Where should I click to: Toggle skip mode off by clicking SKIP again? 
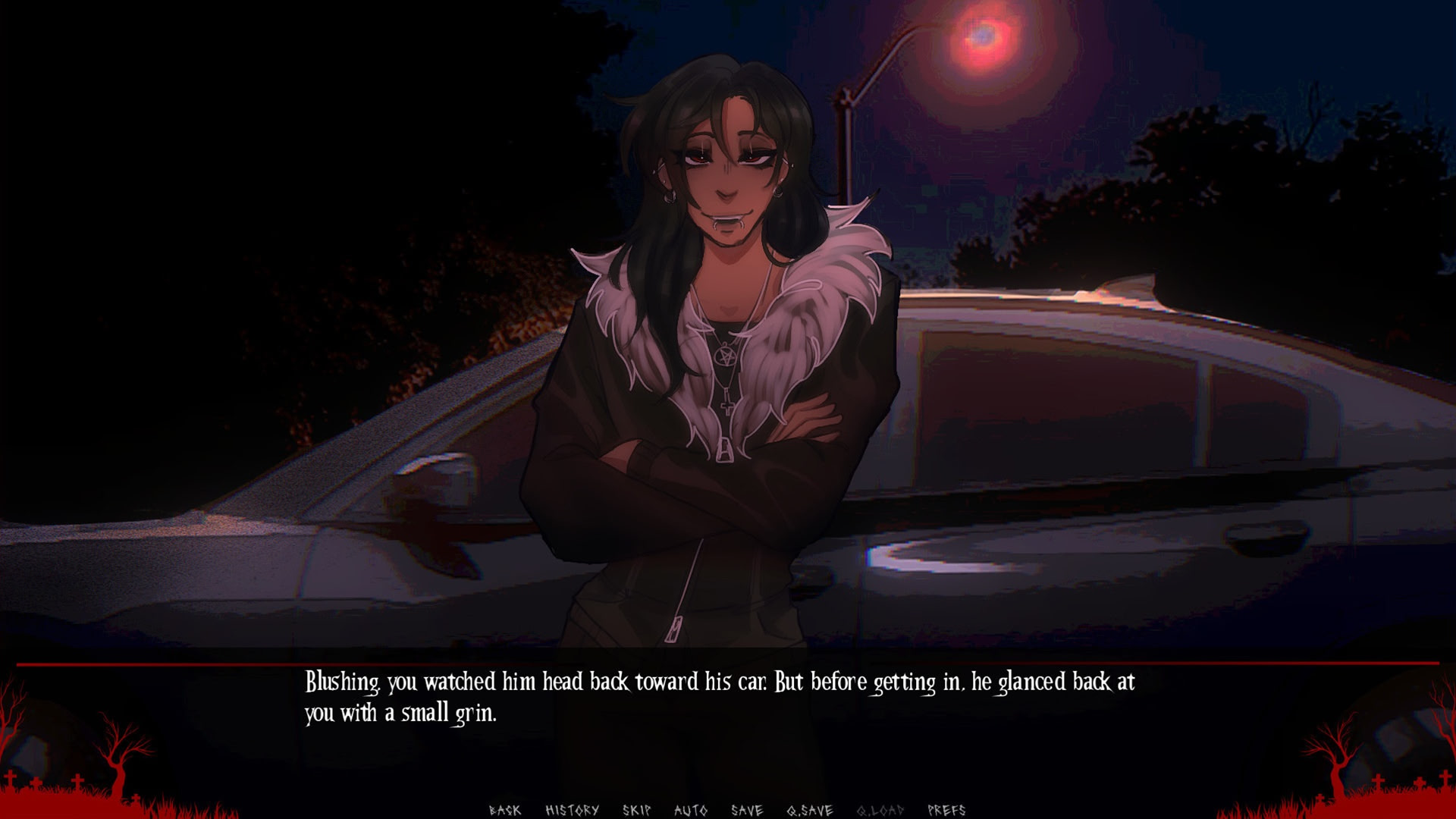pos(635,809)
